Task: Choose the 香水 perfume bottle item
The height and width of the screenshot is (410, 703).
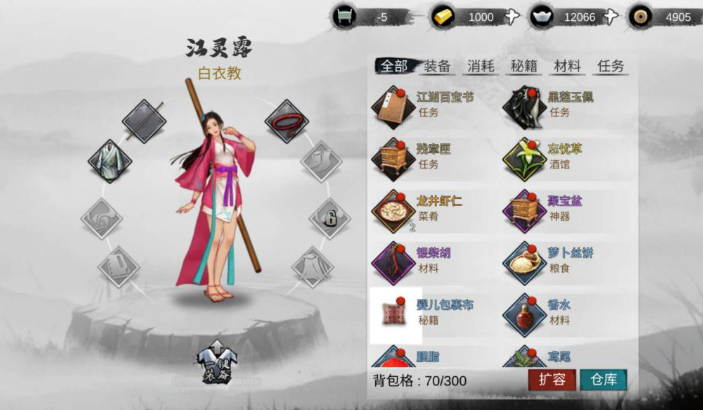Action: (x=525, y=313)
